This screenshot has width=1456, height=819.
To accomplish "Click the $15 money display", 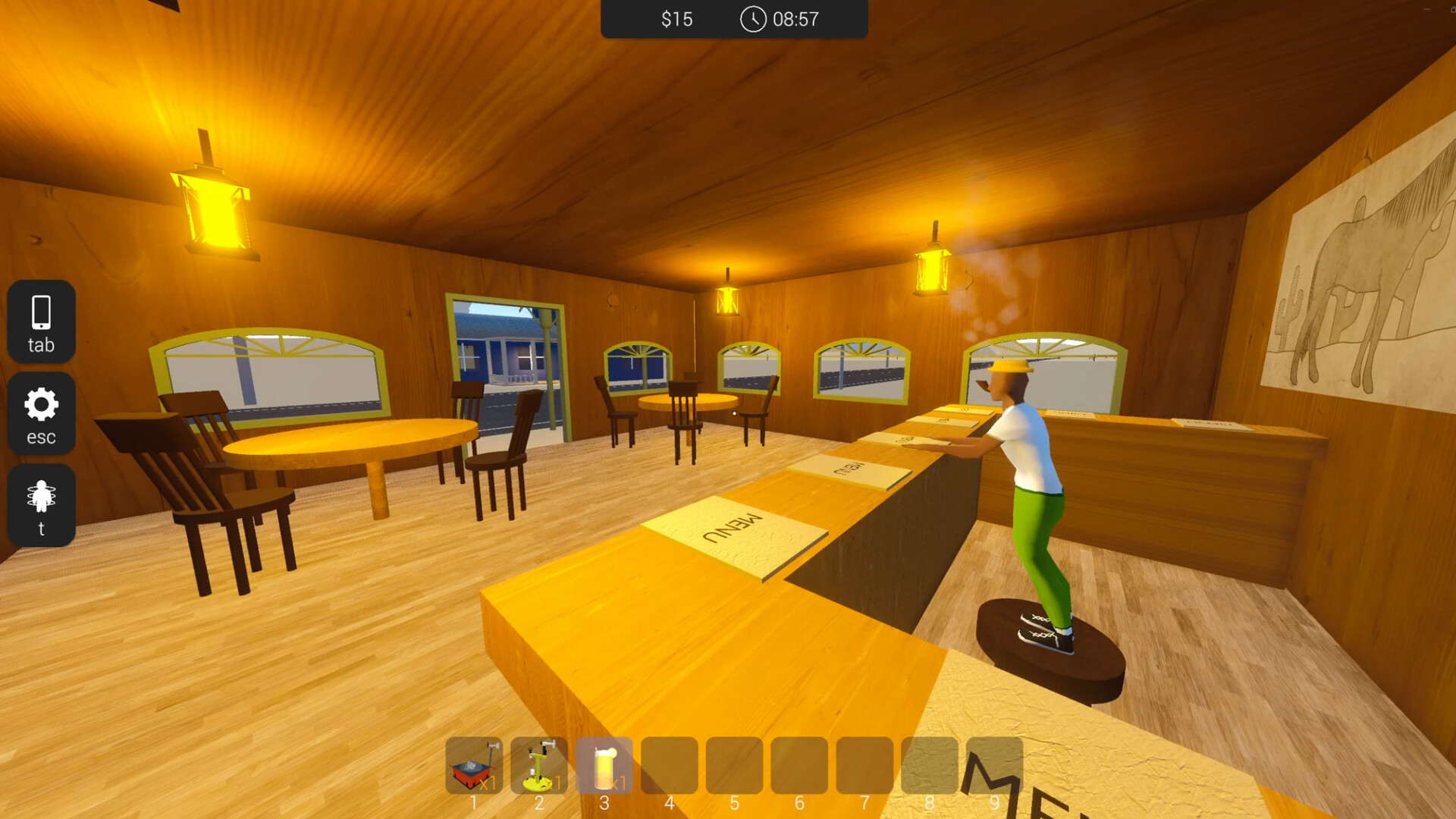I will point(677,20).
